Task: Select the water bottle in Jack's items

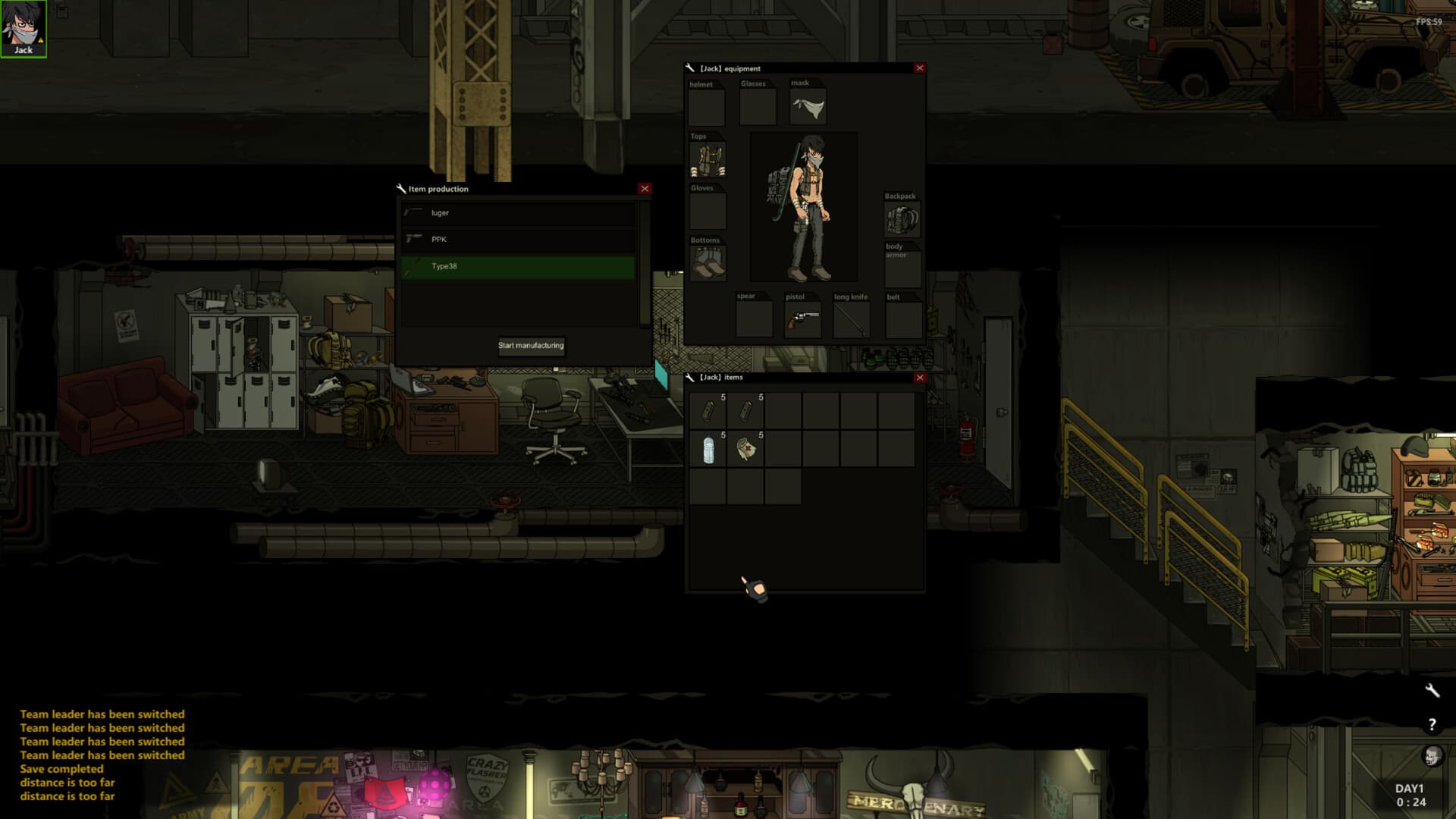Action: click(708, 450)
